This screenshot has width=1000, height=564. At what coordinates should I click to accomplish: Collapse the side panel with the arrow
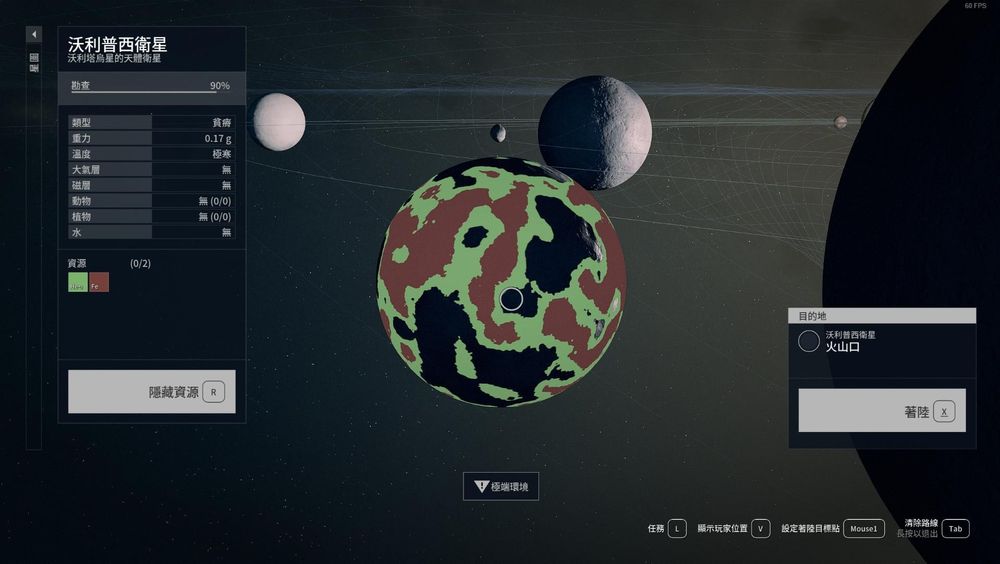point(34,34)
